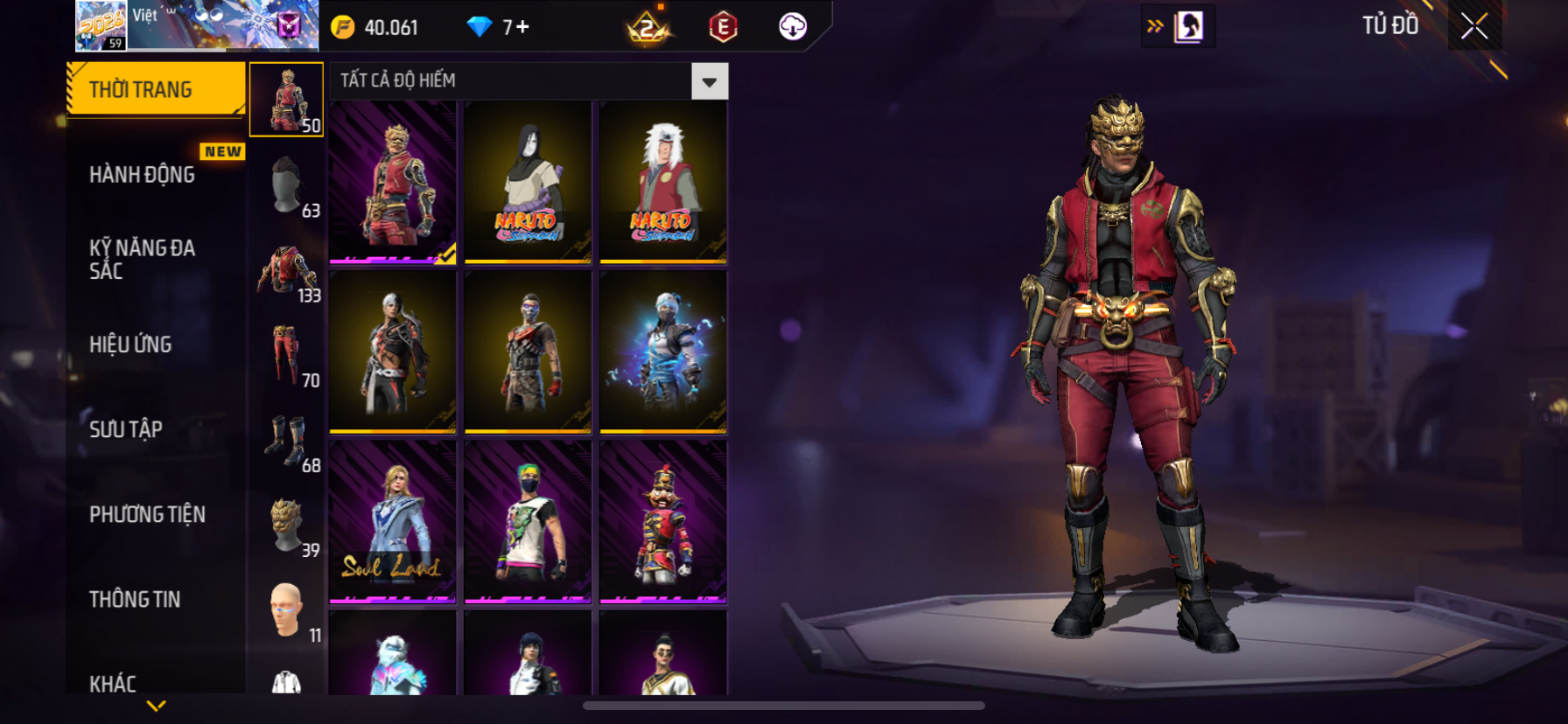1568x724 pixels.
Task: Select the blue lightning ninja outfit
Action: [x=663, y=352]
